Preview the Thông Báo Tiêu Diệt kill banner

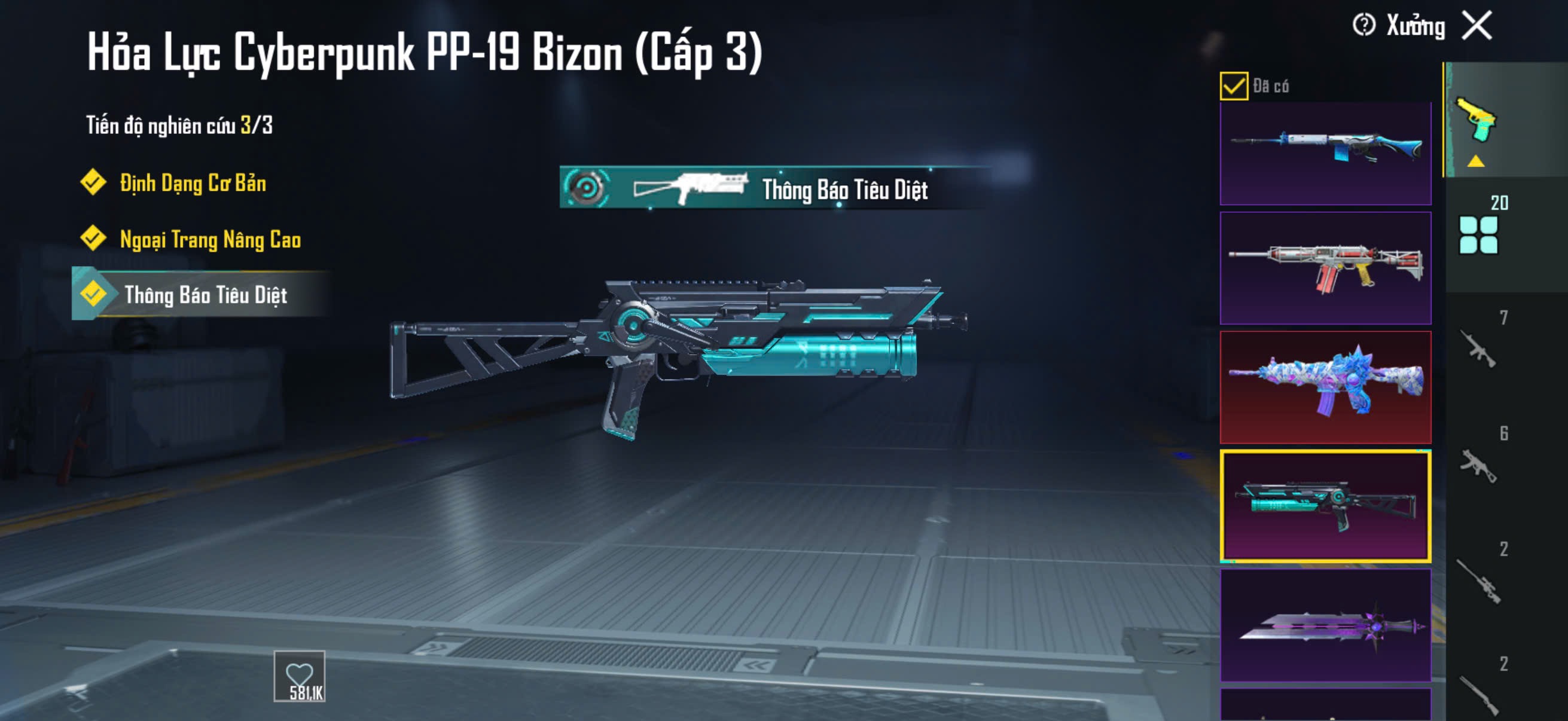773,188
